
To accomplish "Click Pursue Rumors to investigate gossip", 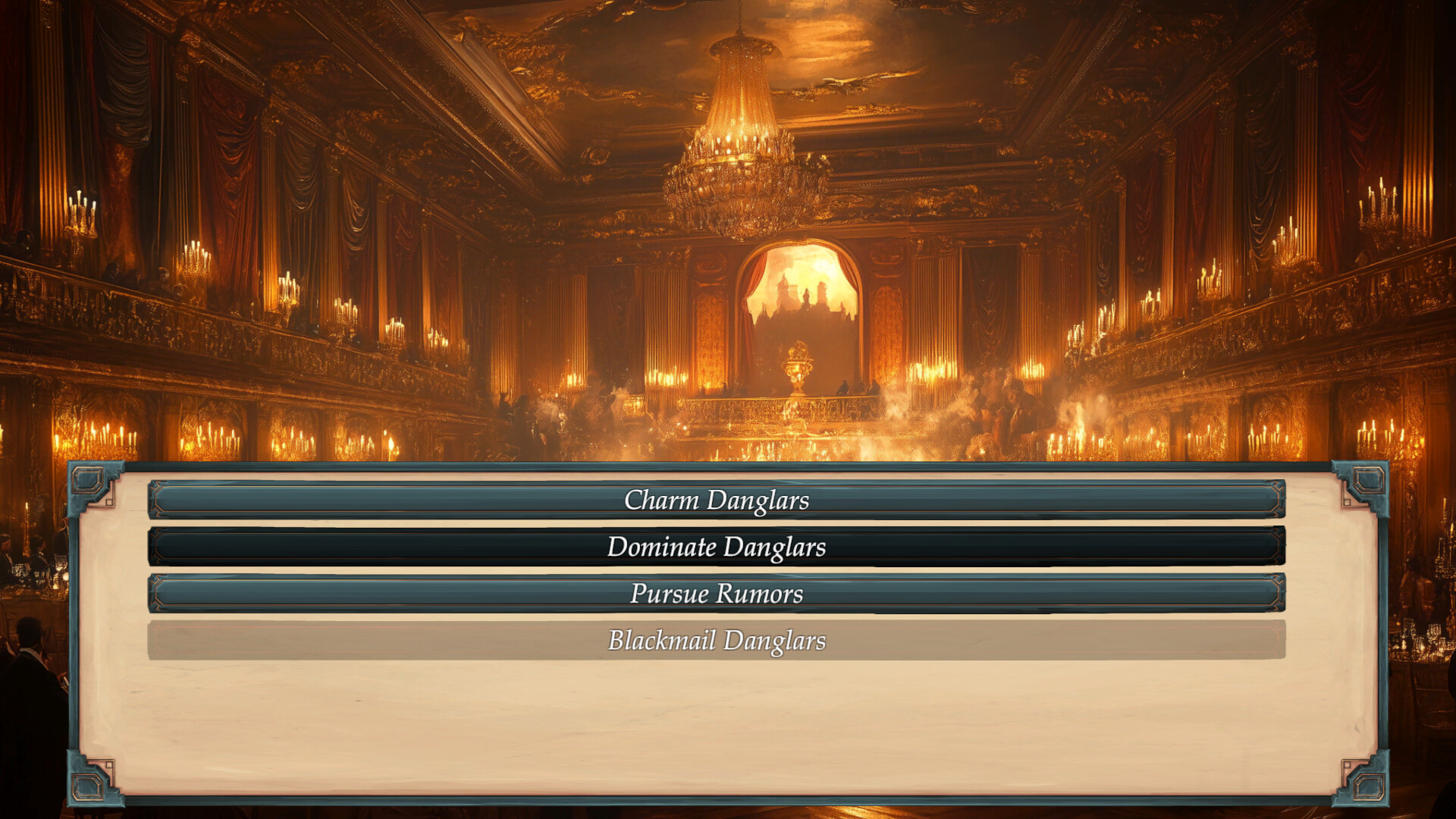I will coord(717,595).
